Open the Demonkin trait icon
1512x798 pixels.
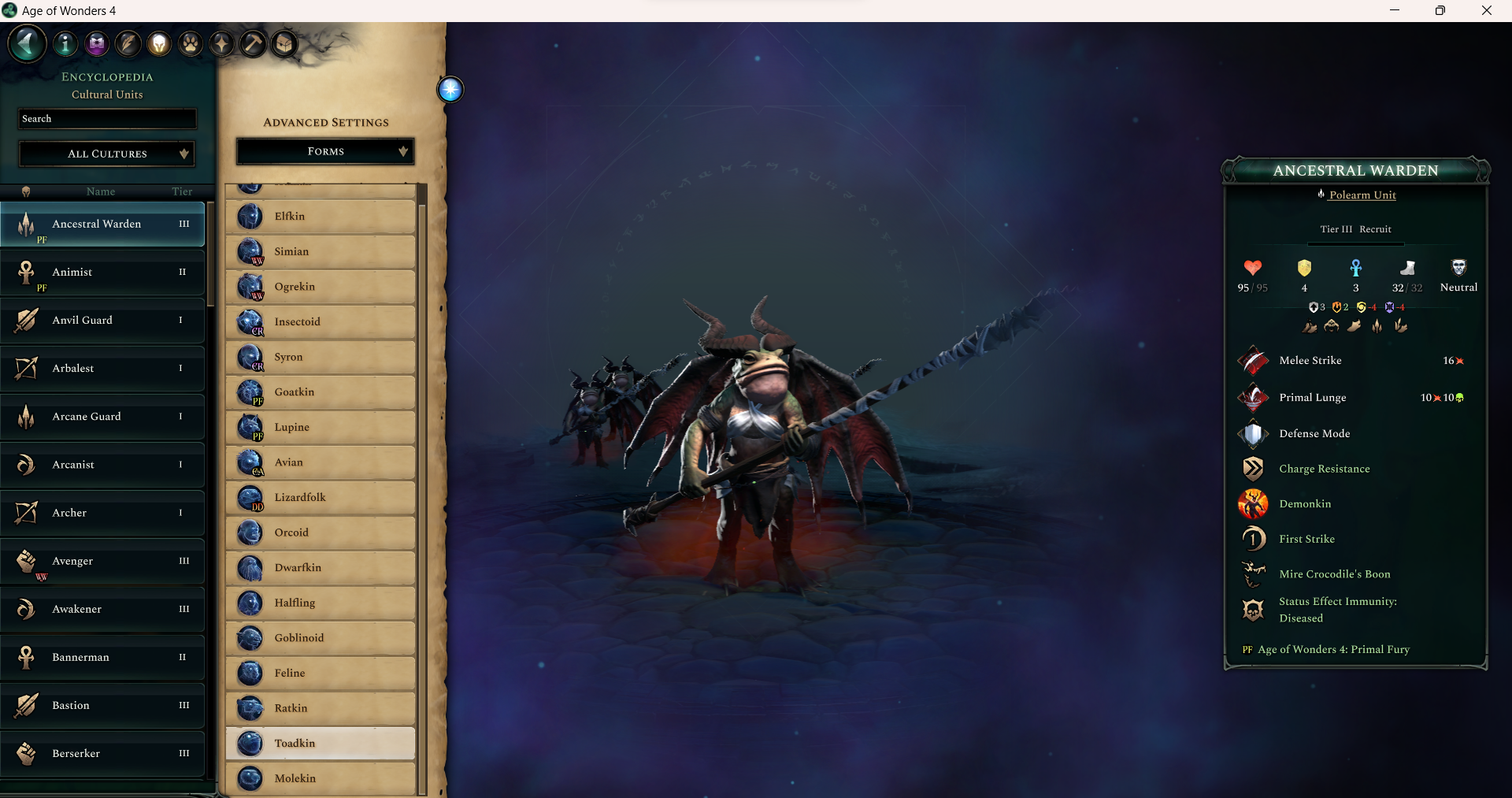1254,504
